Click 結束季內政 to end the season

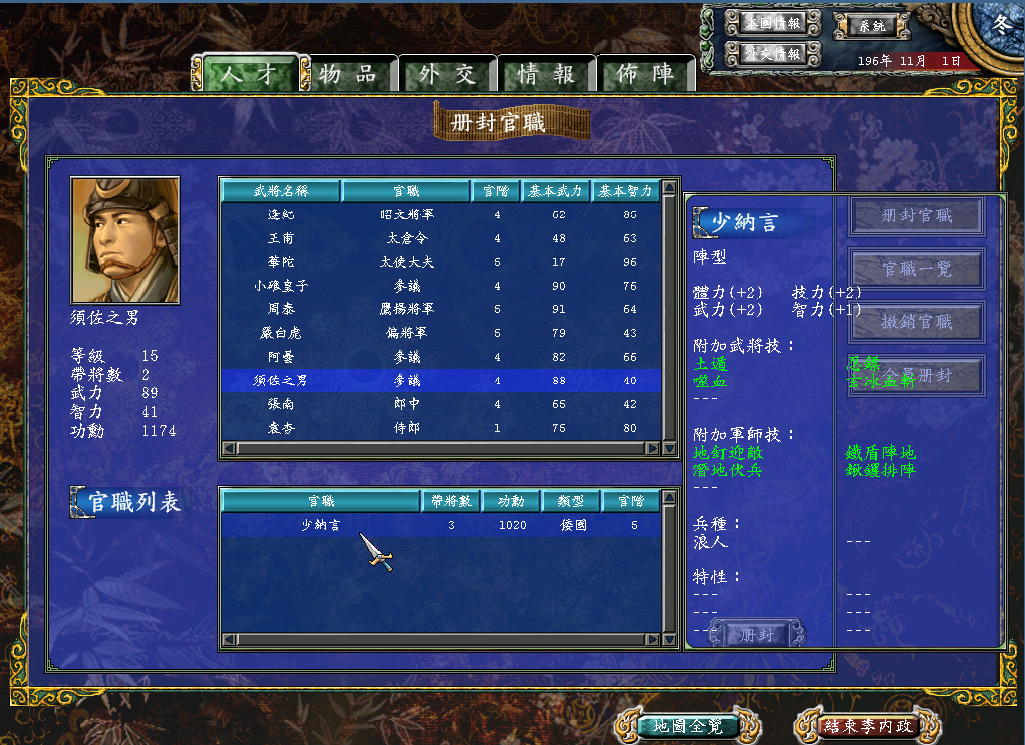(x=868, y=726)
